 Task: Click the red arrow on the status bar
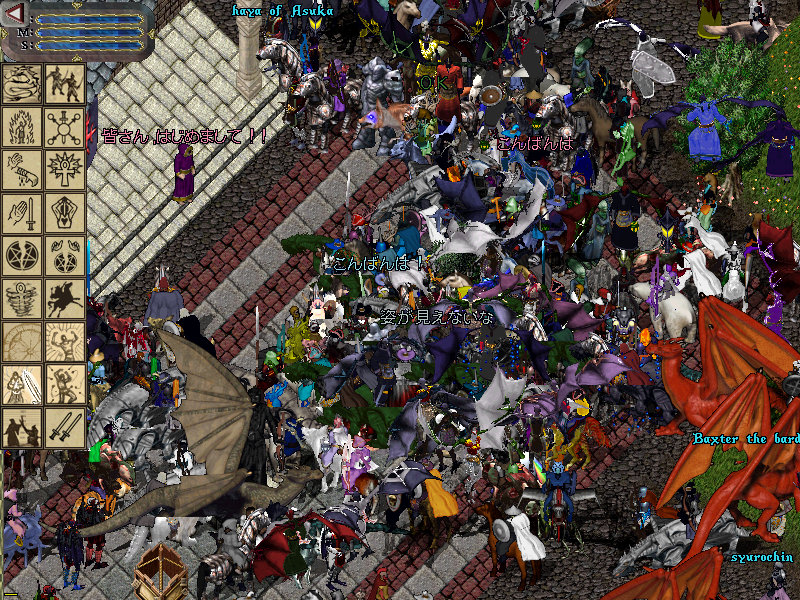pyautogui.click(x=14, y=15)
